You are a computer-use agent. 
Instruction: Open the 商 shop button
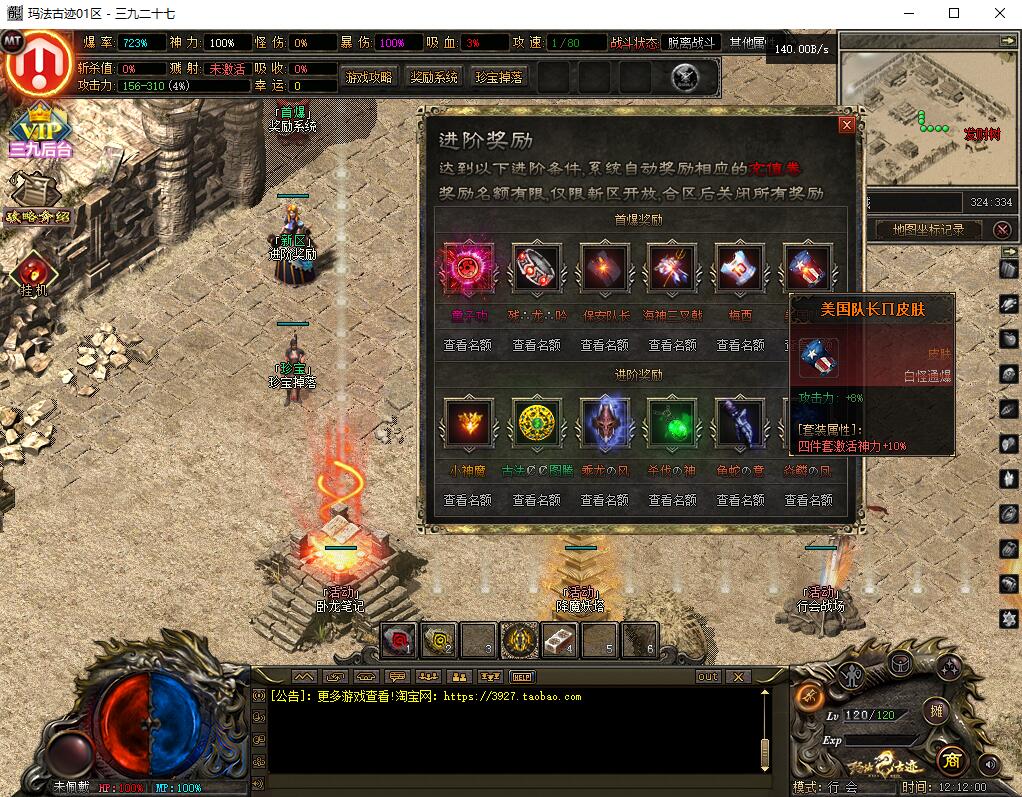coord(950,761)
